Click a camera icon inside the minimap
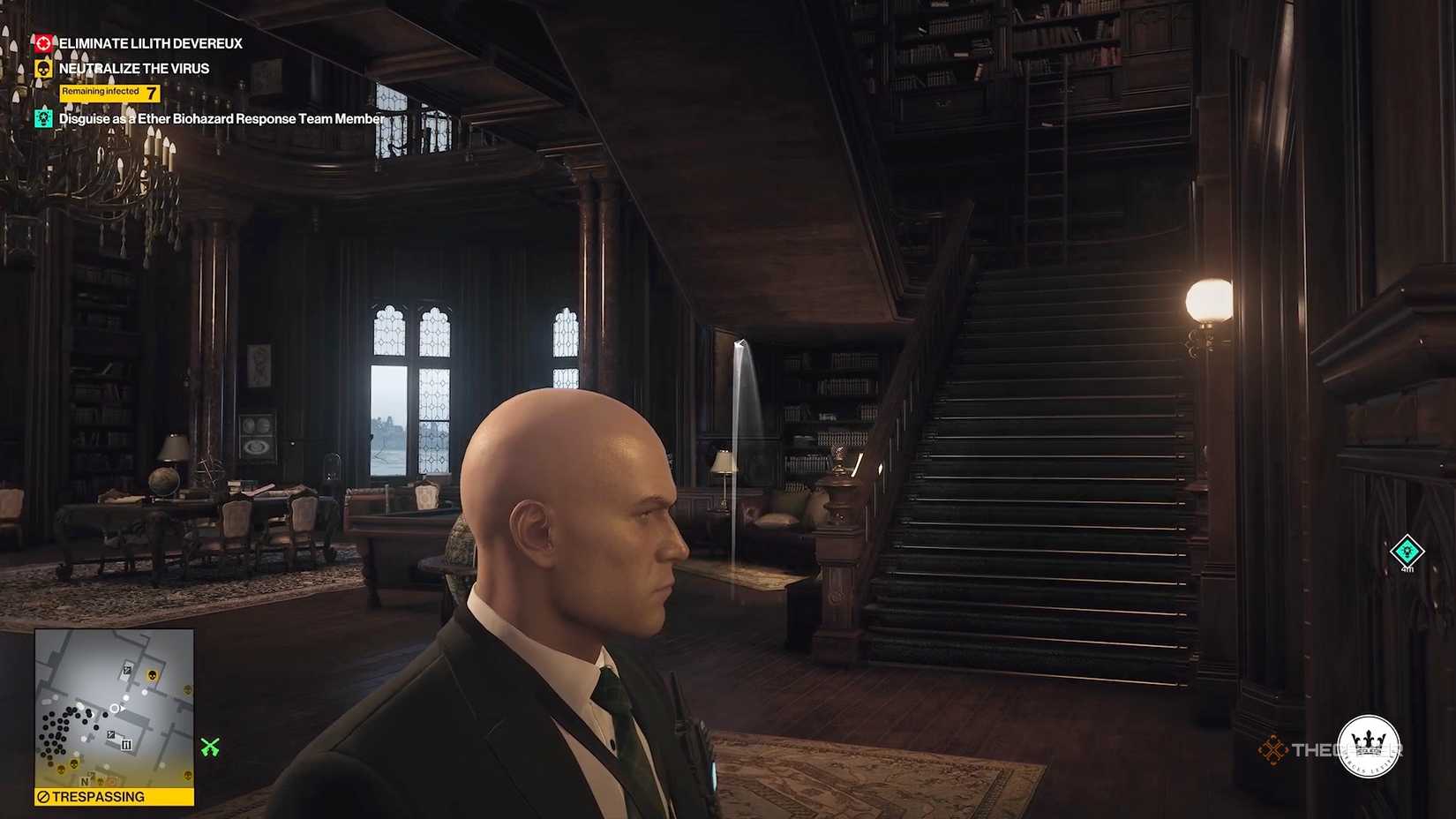This screenshot has height=819, width=1456. click(x=127, y=669)
